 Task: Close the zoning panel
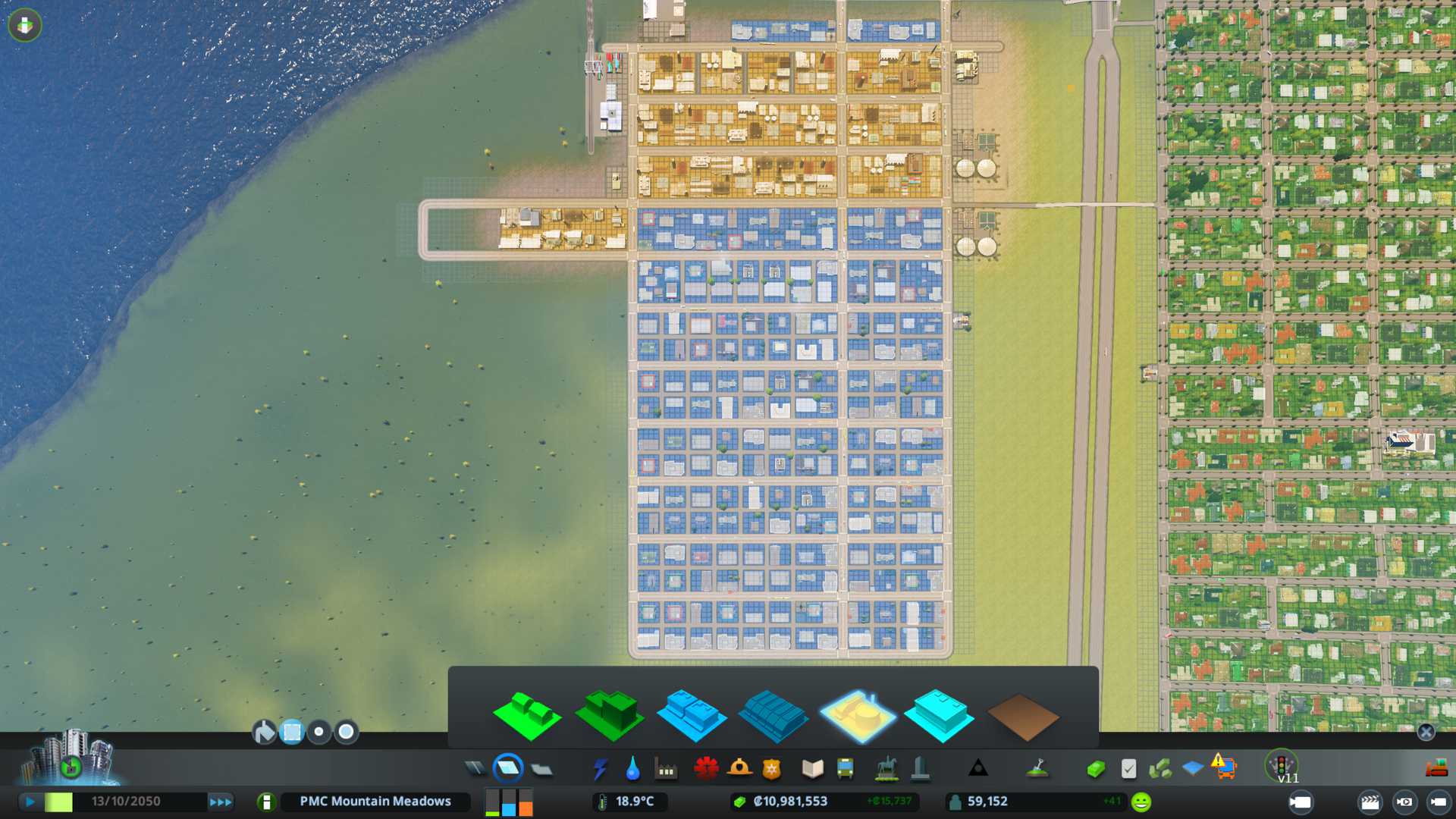(1426, 732)
